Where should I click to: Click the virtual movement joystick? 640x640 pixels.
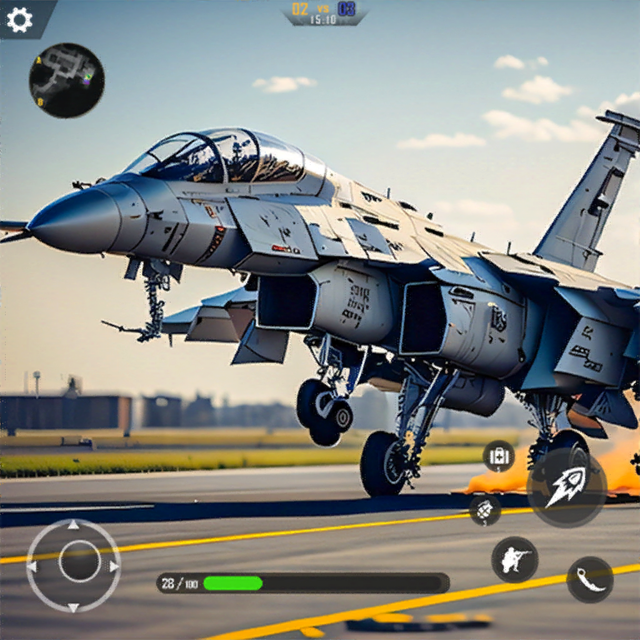[x=74, y=564]
